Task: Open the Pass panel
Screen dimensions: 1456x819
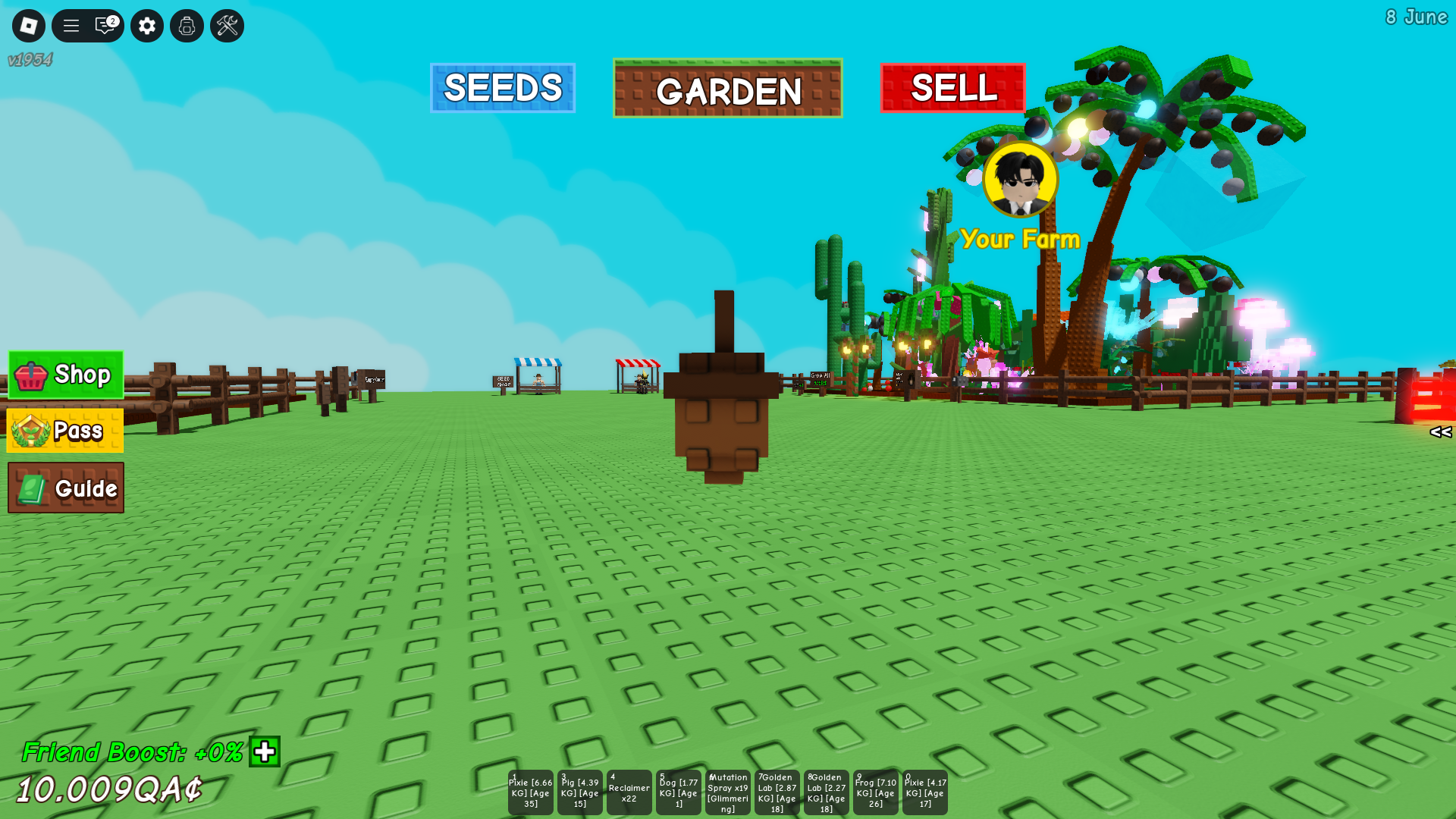Action: [65, 431]
